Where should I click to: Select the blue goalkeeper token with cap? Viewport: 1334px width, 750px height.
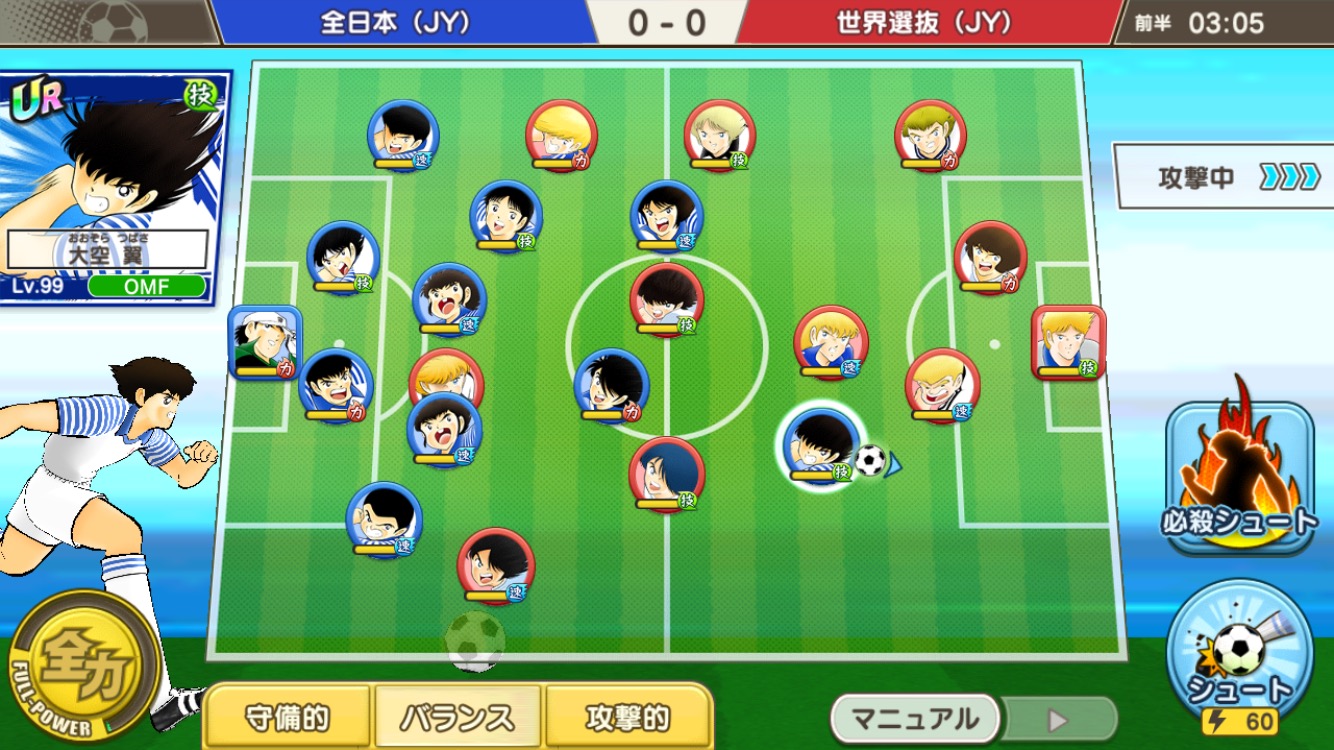pos(265,343)
